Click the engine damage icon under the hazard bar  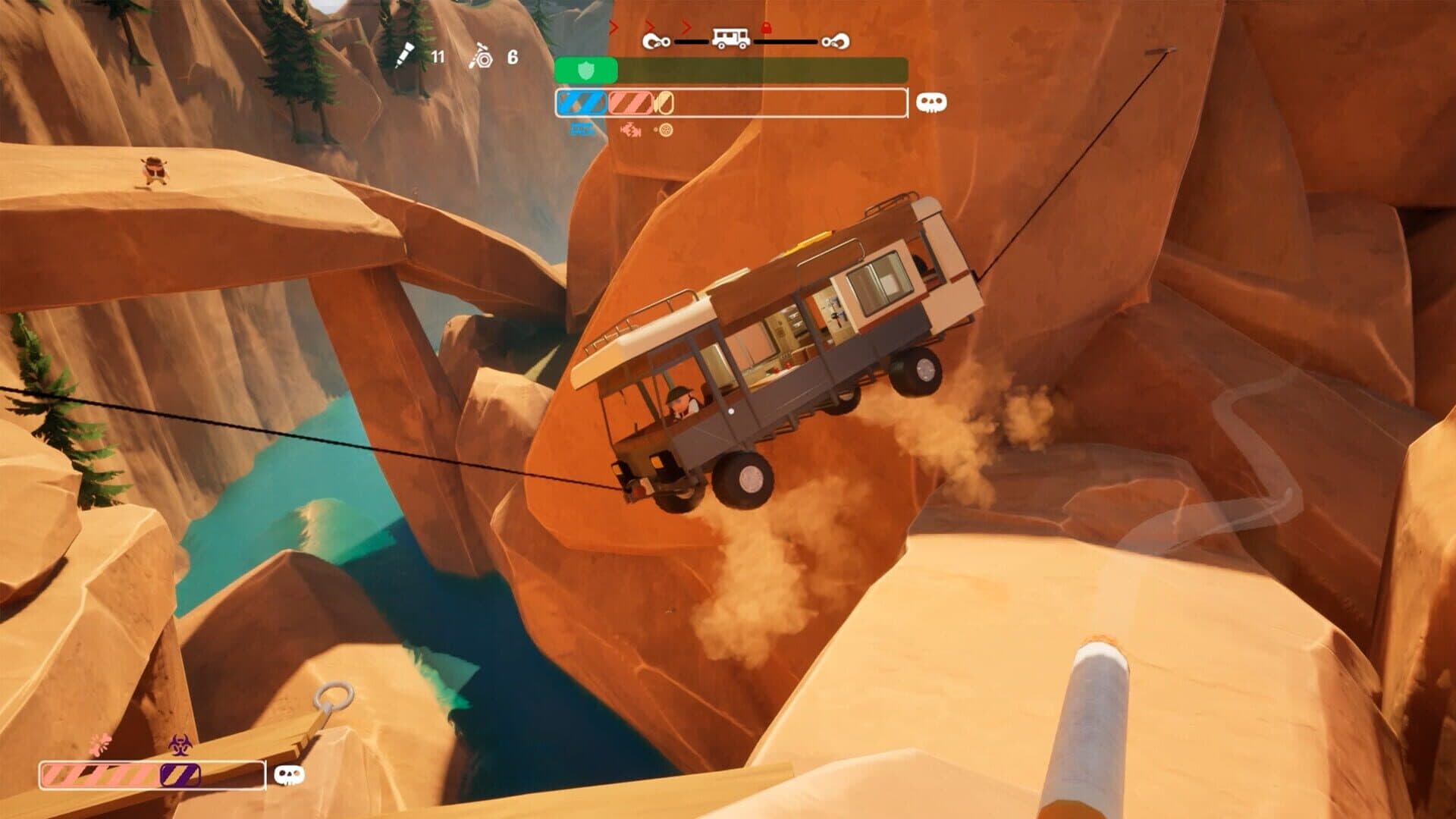pos(629,130)
